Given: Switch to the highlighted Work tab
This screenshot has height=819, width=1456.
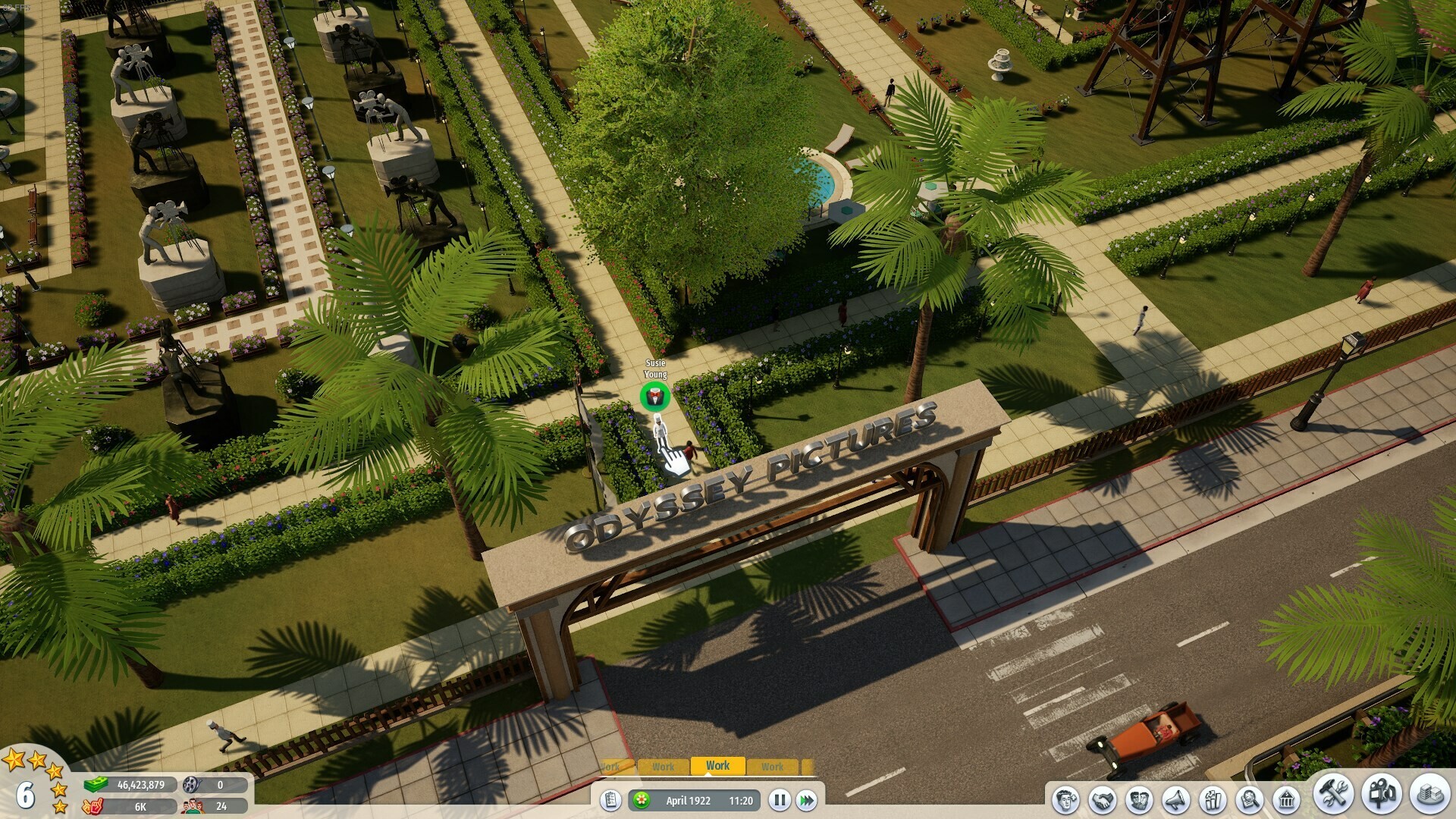Looking at the screenshot, I should (717, 765).
